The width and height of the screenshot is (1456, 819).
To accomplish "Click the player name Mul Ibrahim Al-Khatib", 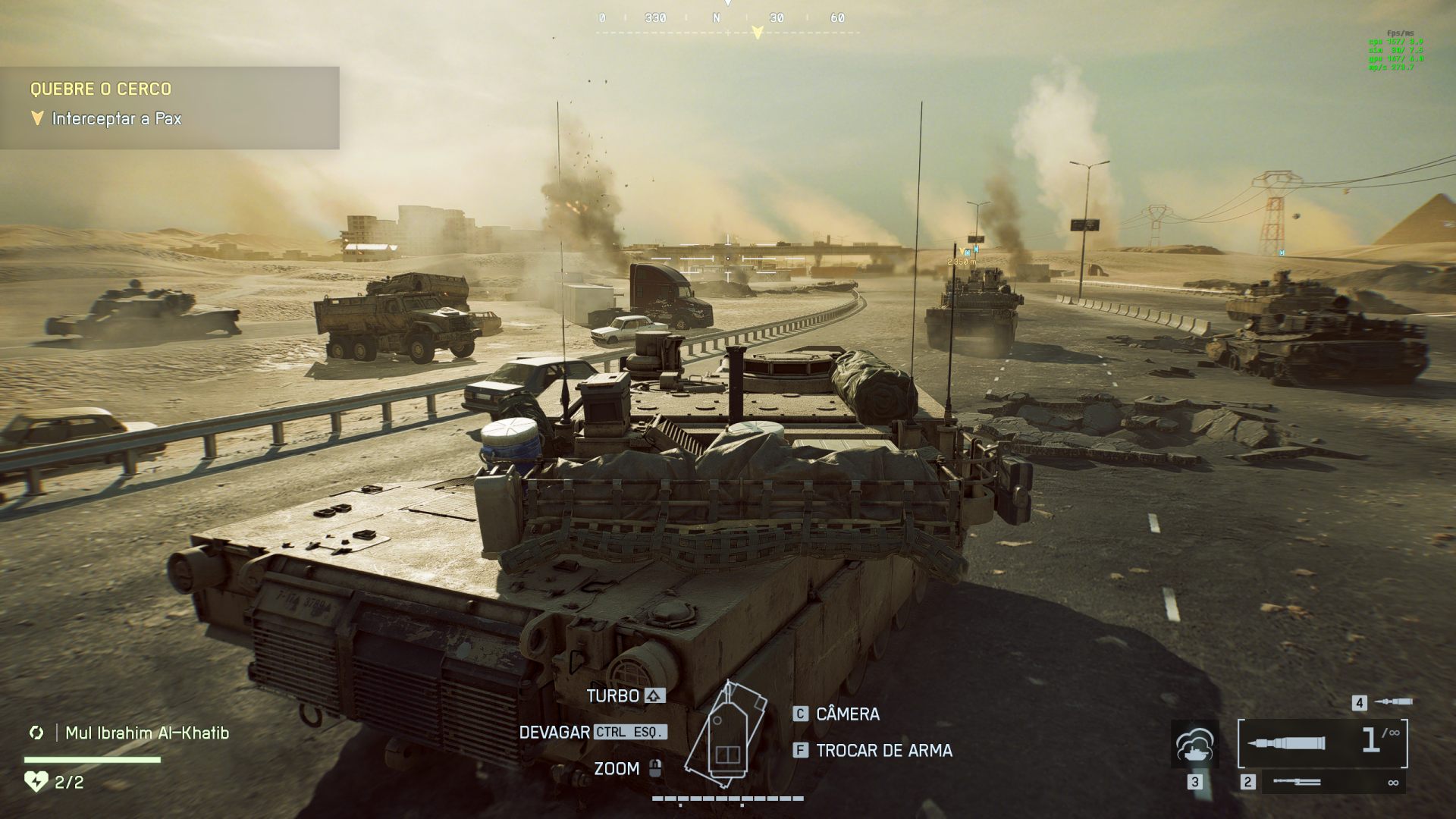I will pyautogui.click(x=147, y=733).
